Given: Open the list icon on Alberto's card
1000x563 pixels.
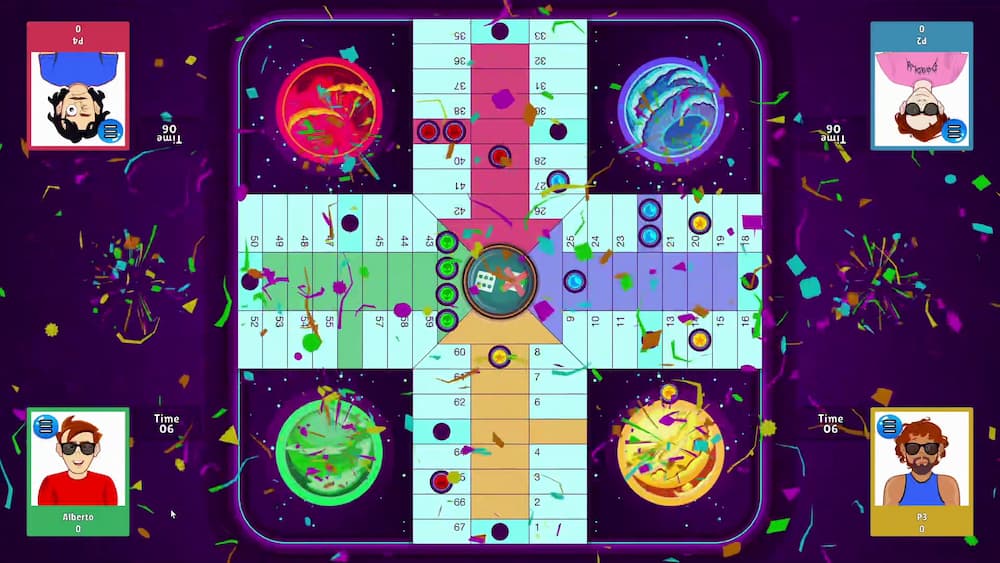Looking at the screenshot, I should [45, 427].
